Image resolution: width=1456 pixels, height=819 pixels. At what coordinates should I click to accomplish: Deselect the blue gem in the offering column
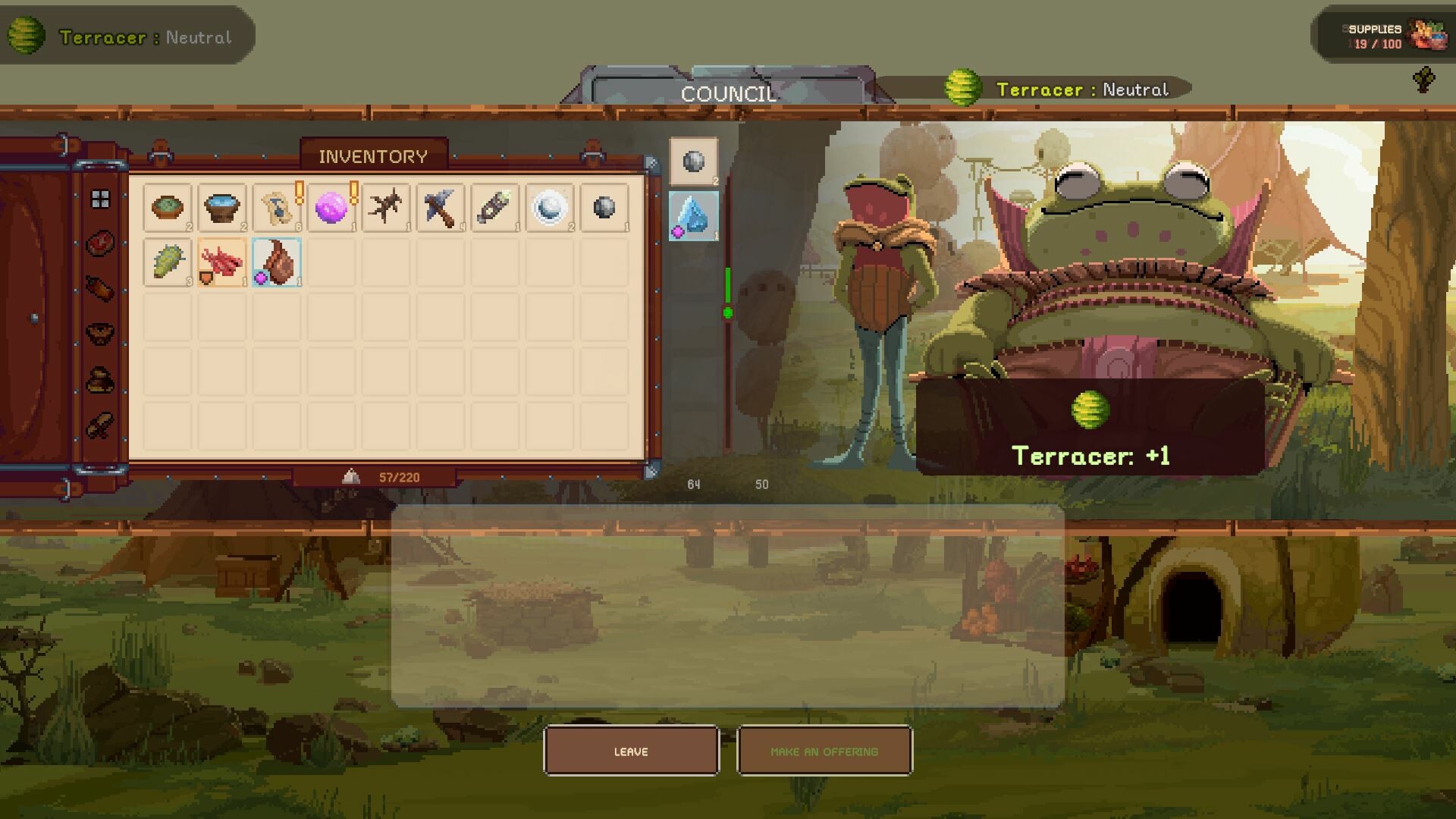tap(692, 215)
